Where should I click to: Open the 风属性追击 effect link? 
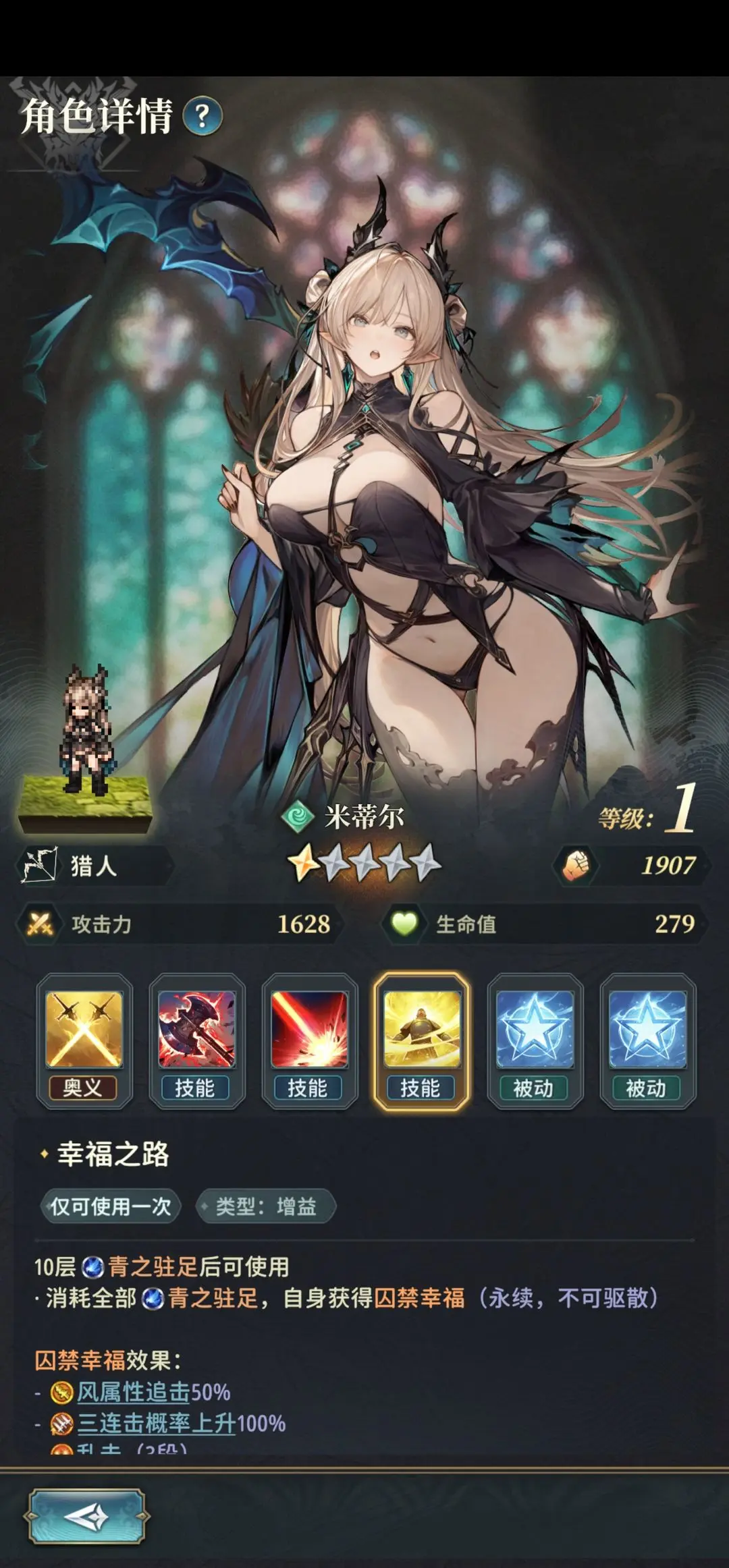point(133,1392)
